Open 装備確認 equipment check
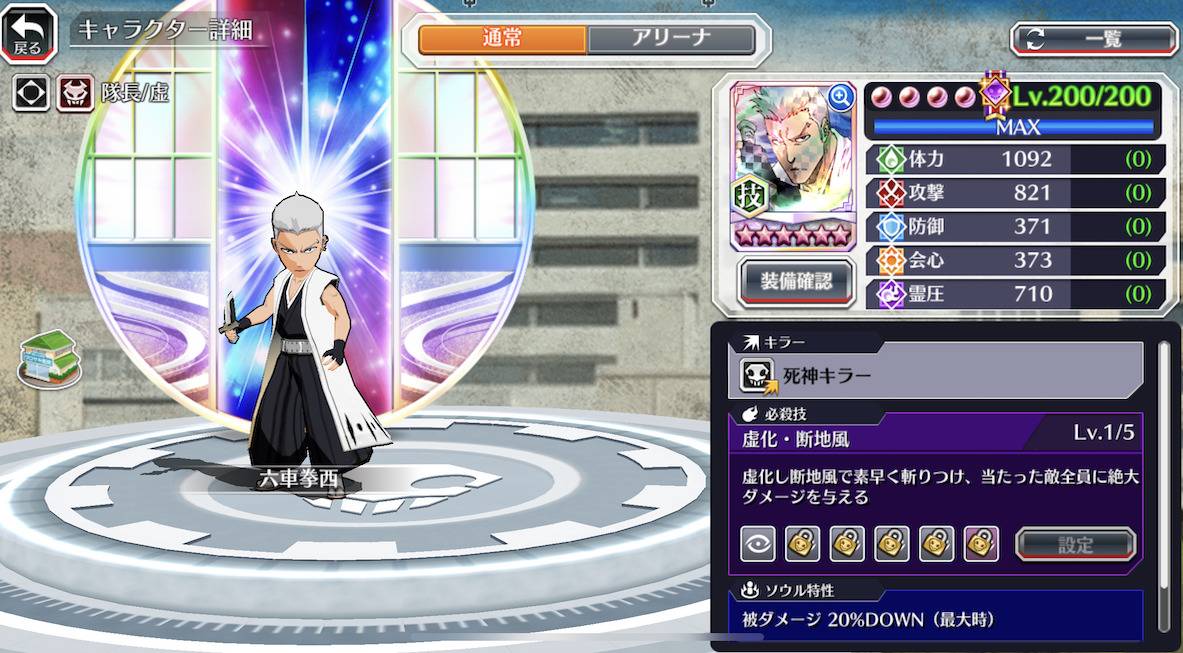The height and width of the screenshot is (653, 1183). point(796,282)
